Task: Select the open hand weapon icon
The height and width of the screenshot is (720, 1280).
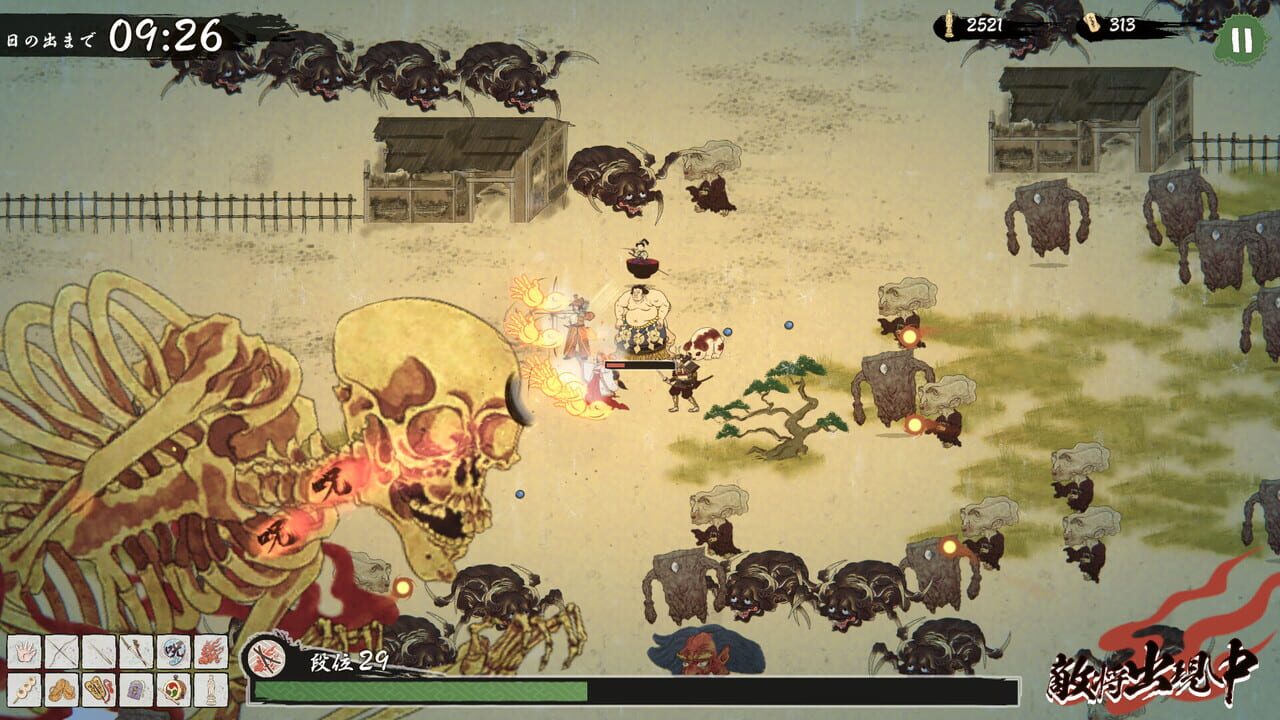Action: pyautogui.click(x=25, y=653)
